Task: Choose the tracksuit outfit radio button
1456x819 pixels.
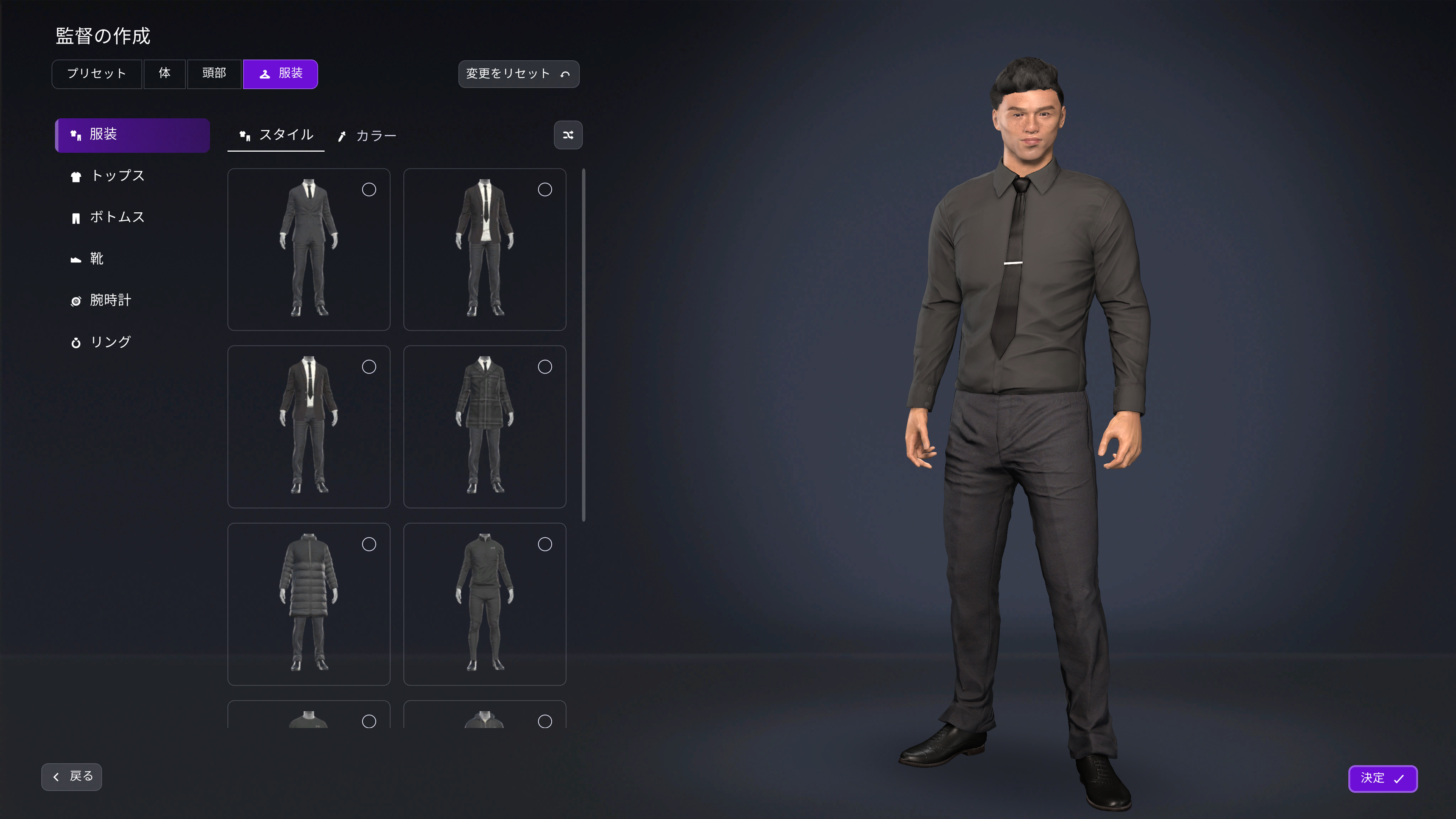Action: tap(545, 544)
